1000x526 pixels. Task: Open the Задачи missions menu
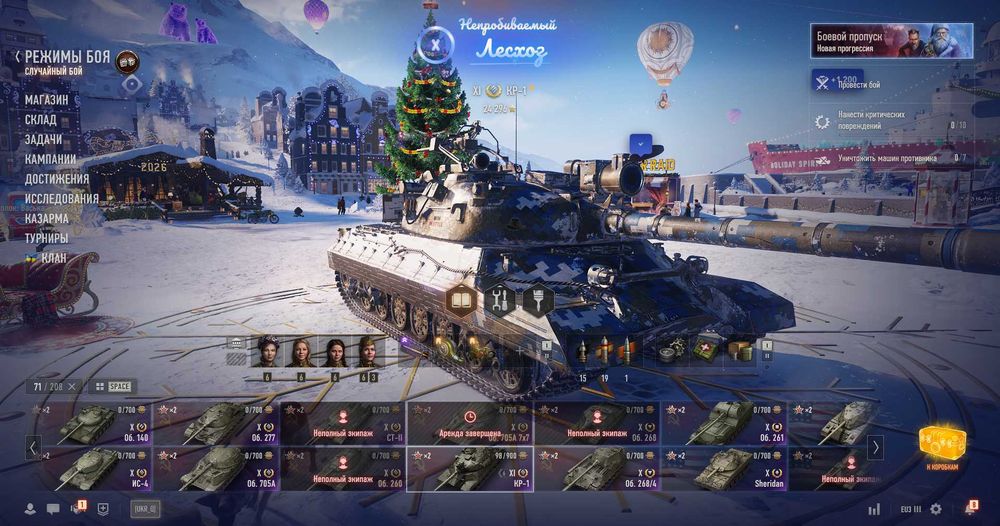[43, 139]
